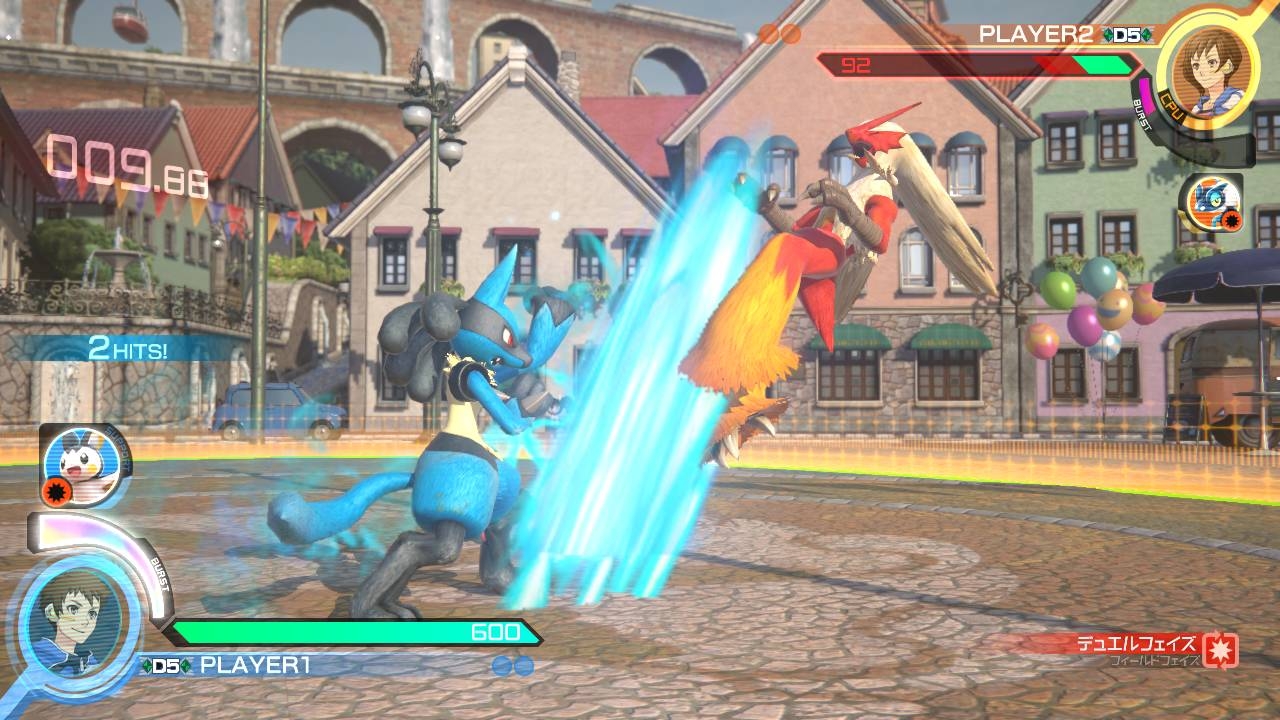Toggle the CPU indicator label
Viewport: 1280px width, 720px height.
(1171, 104)
